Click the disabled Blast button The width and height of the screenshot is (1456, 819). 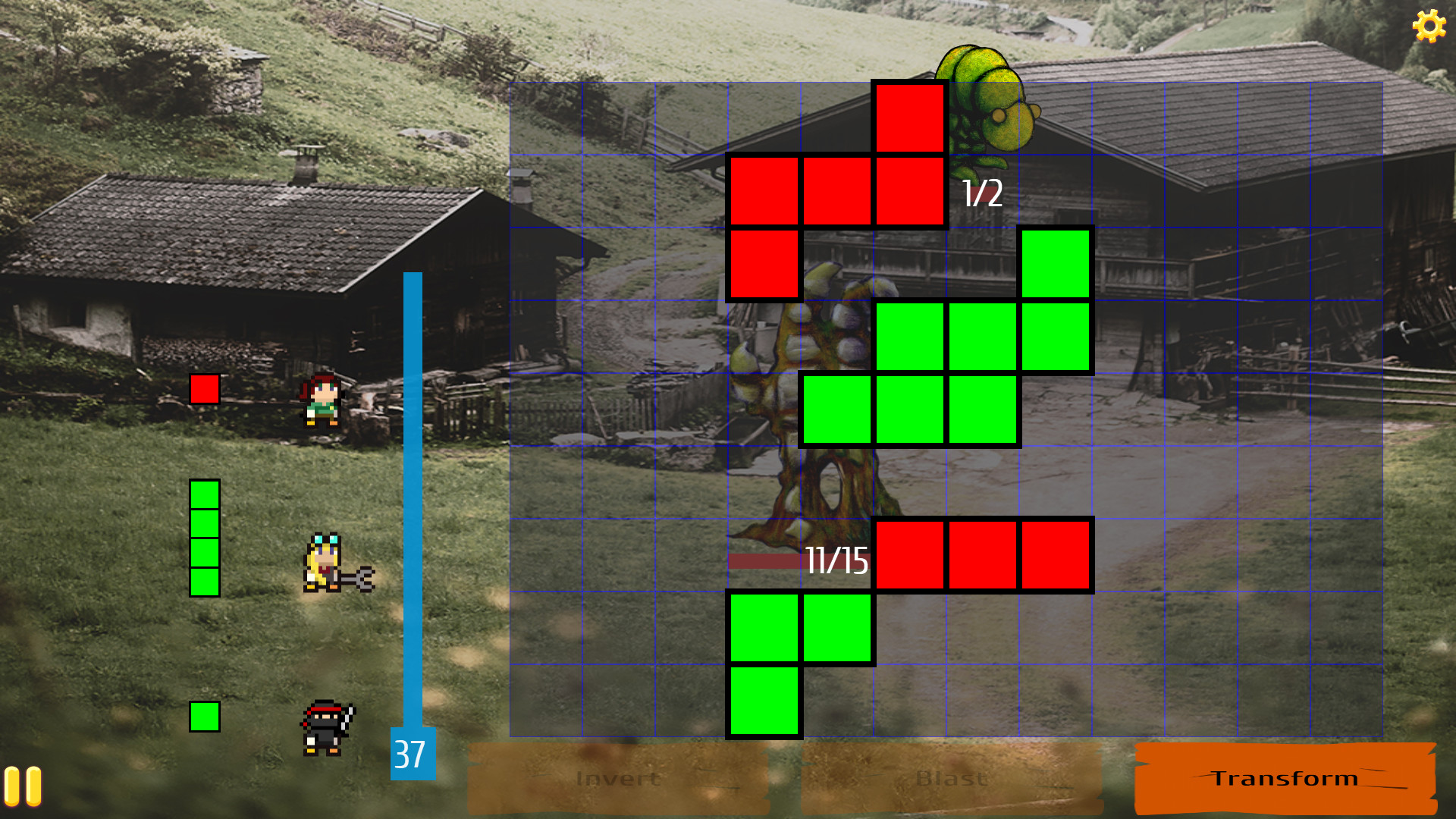coord(952,777)
